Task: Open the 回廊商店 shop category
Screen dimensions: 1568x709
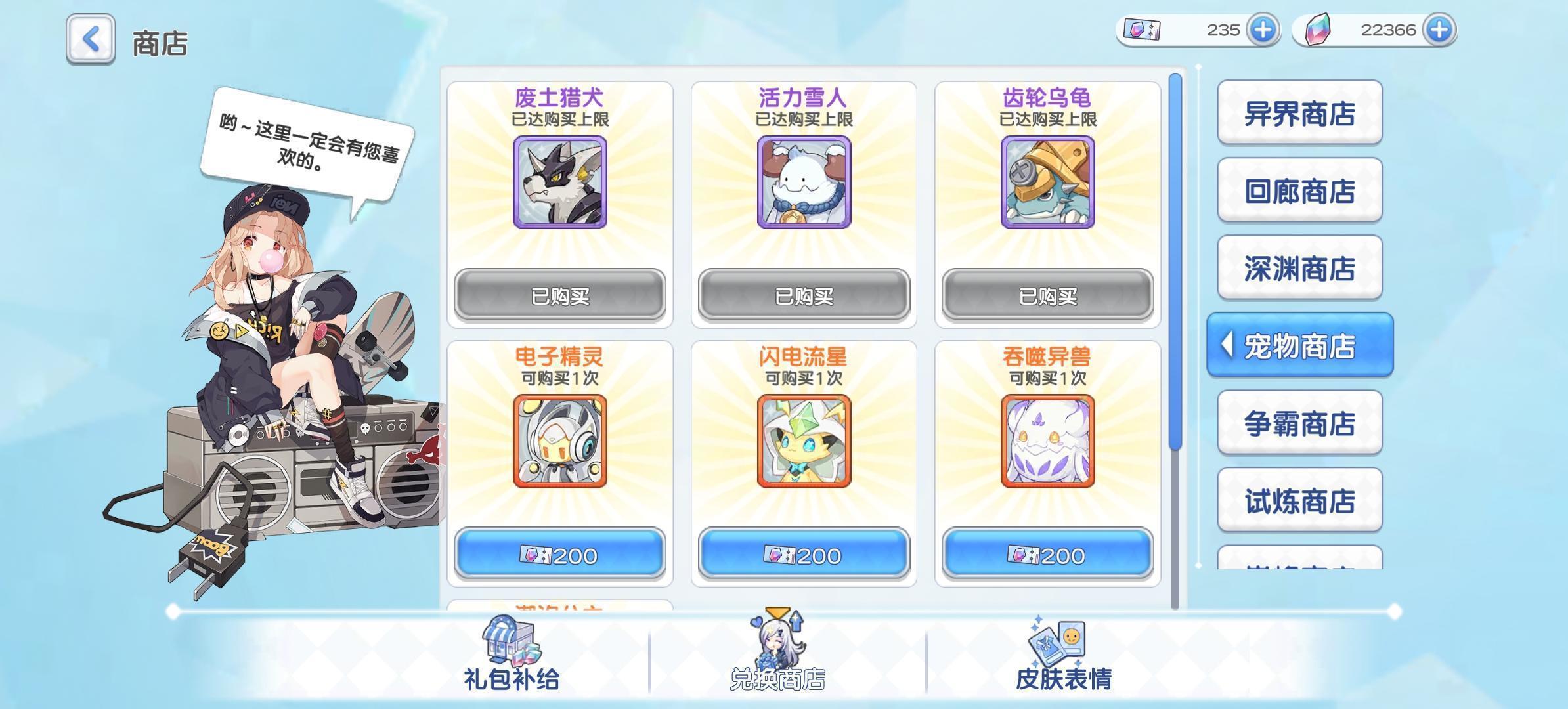Action: [1299, 190]
